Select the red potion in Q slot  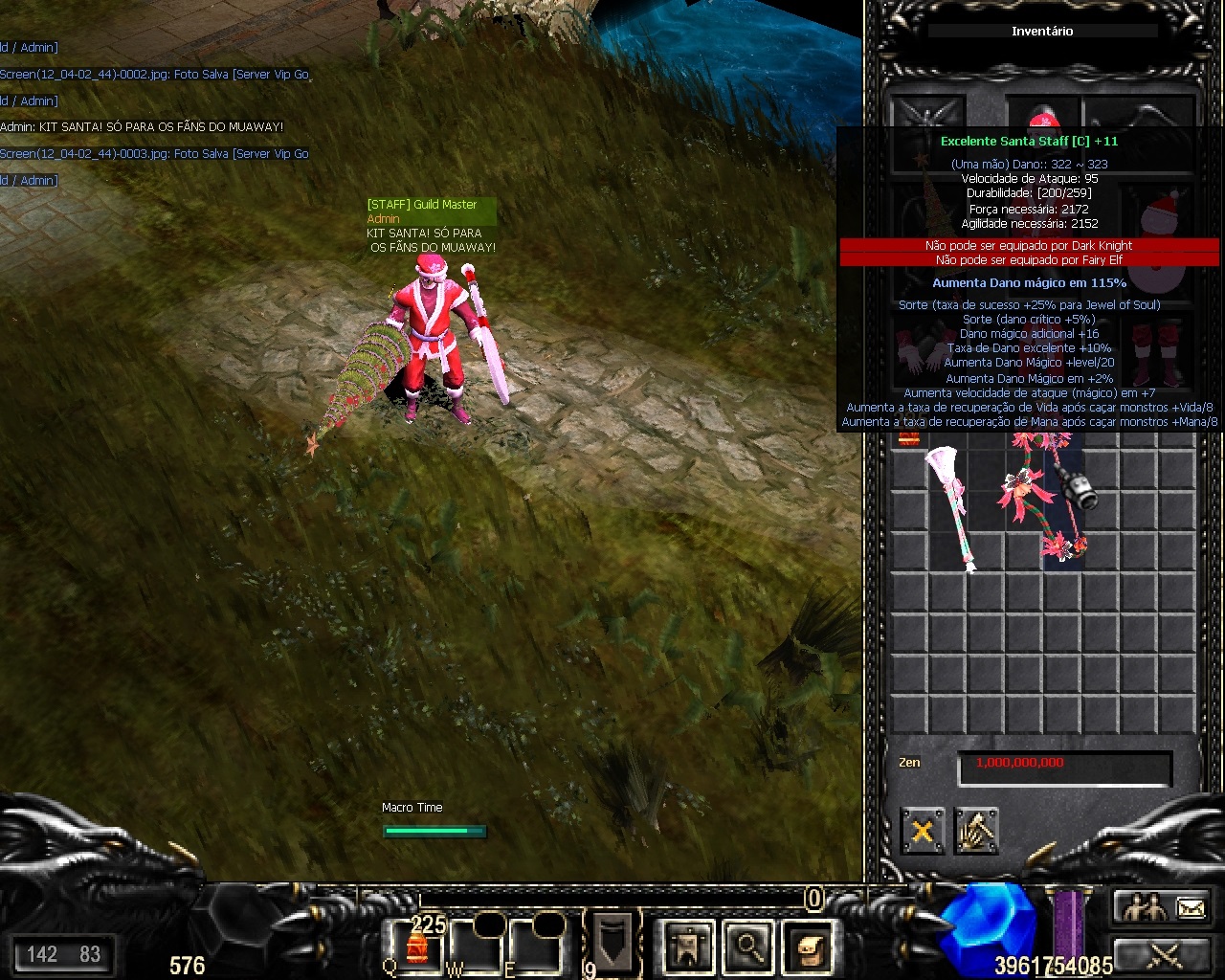[417, 947]
